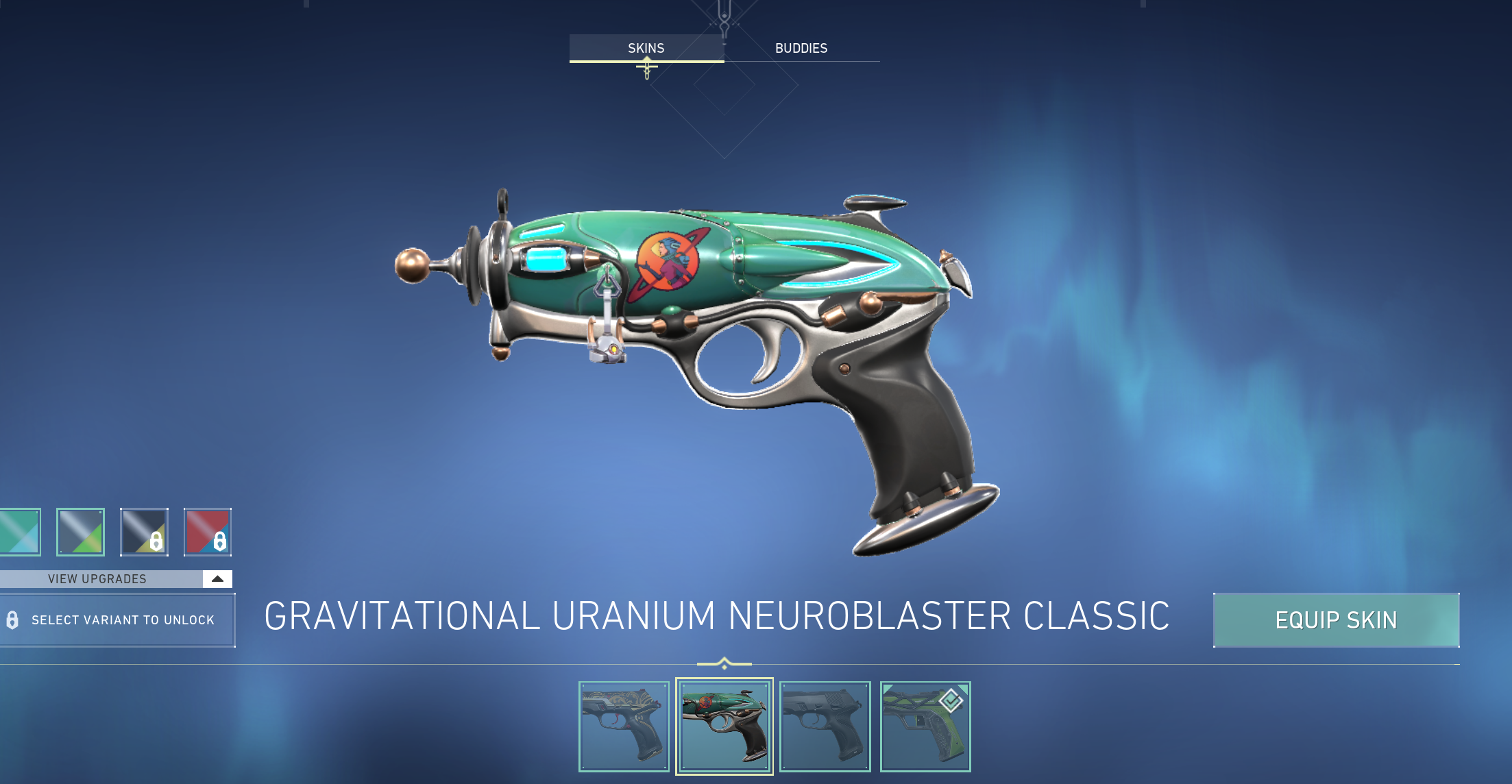Click the Equip Skin button
Screen dimensions: 1512x784
click(1335, 620)
